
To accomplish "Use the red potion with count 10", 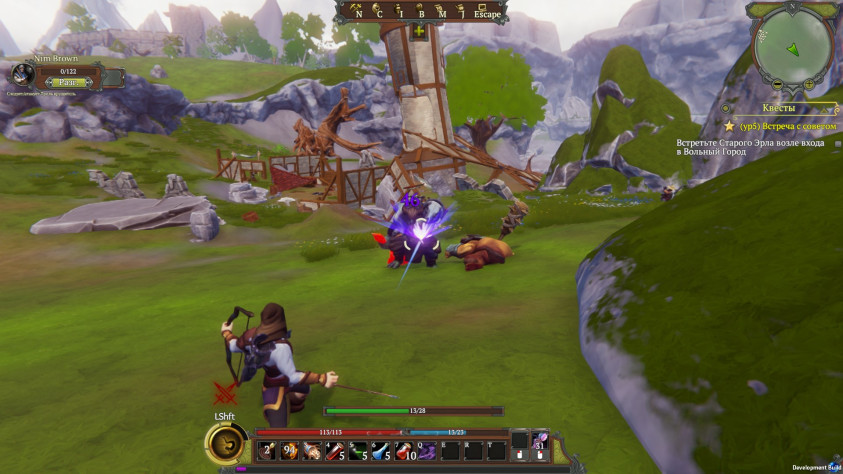I will click(x=404, y=451).
